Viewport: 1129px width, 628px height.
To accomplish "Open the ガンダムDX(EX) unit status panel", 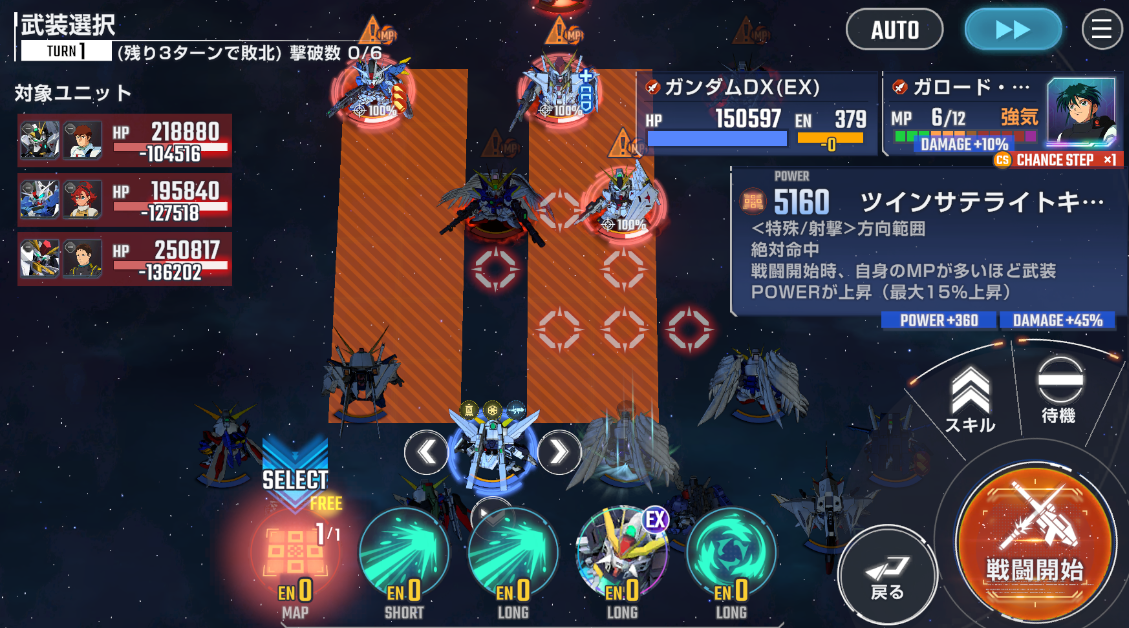I will 757,114.
